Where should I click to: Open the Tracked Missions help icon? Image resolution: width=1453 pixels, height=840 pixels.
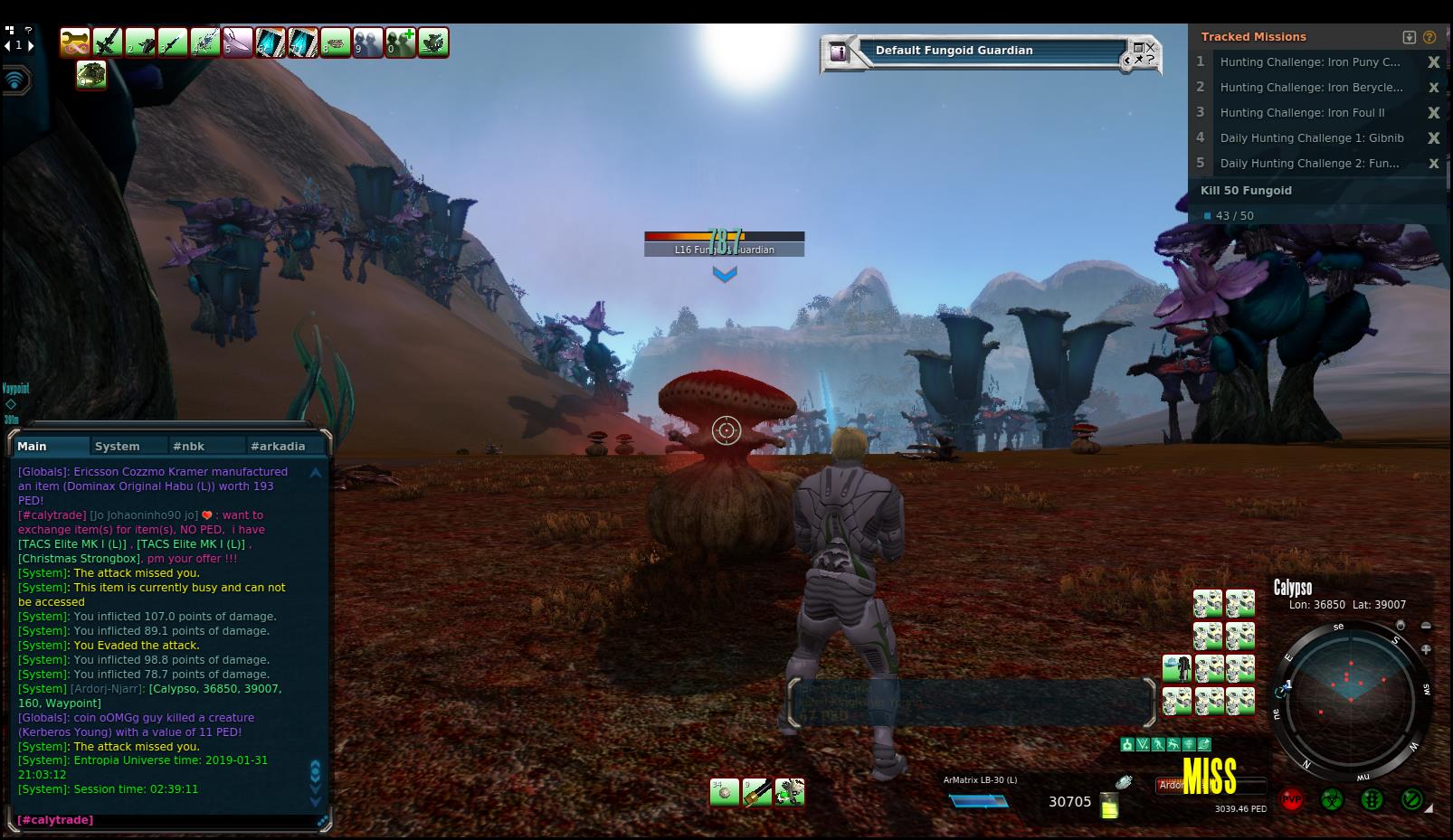click(x=1429, y=37)
